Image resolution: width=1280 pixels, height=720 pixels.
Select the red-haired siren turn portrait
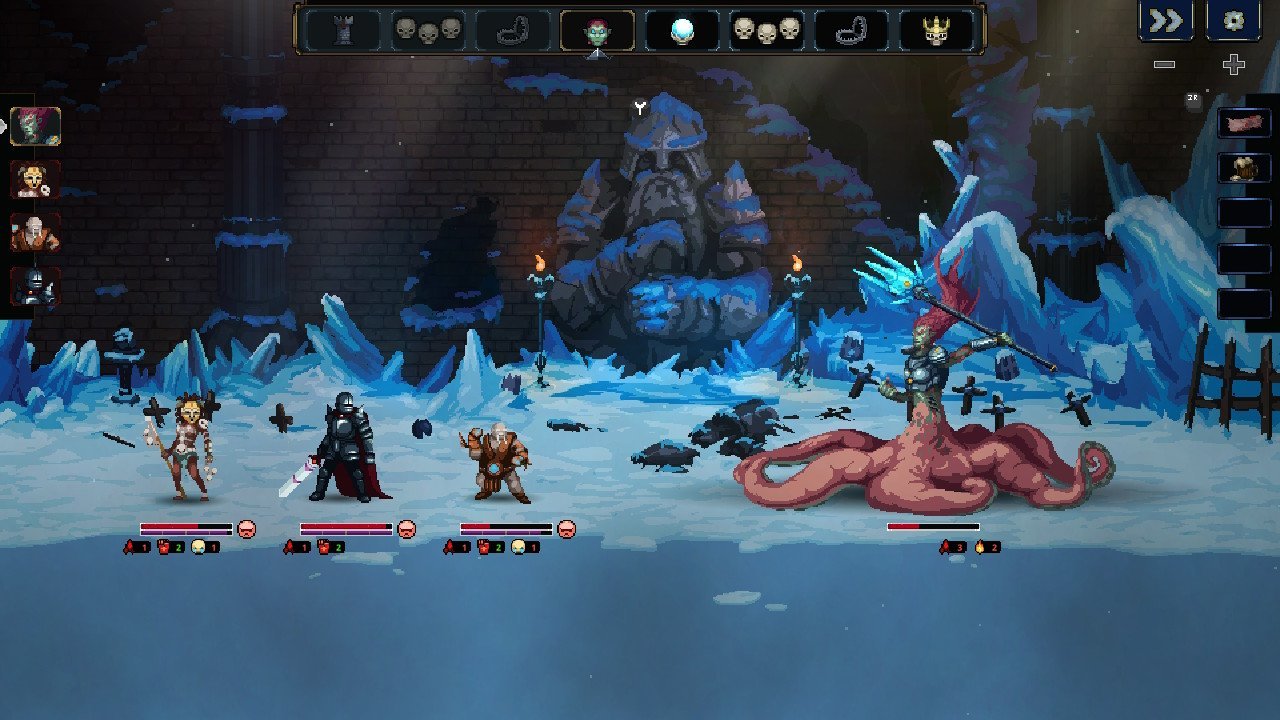(36, 127)
